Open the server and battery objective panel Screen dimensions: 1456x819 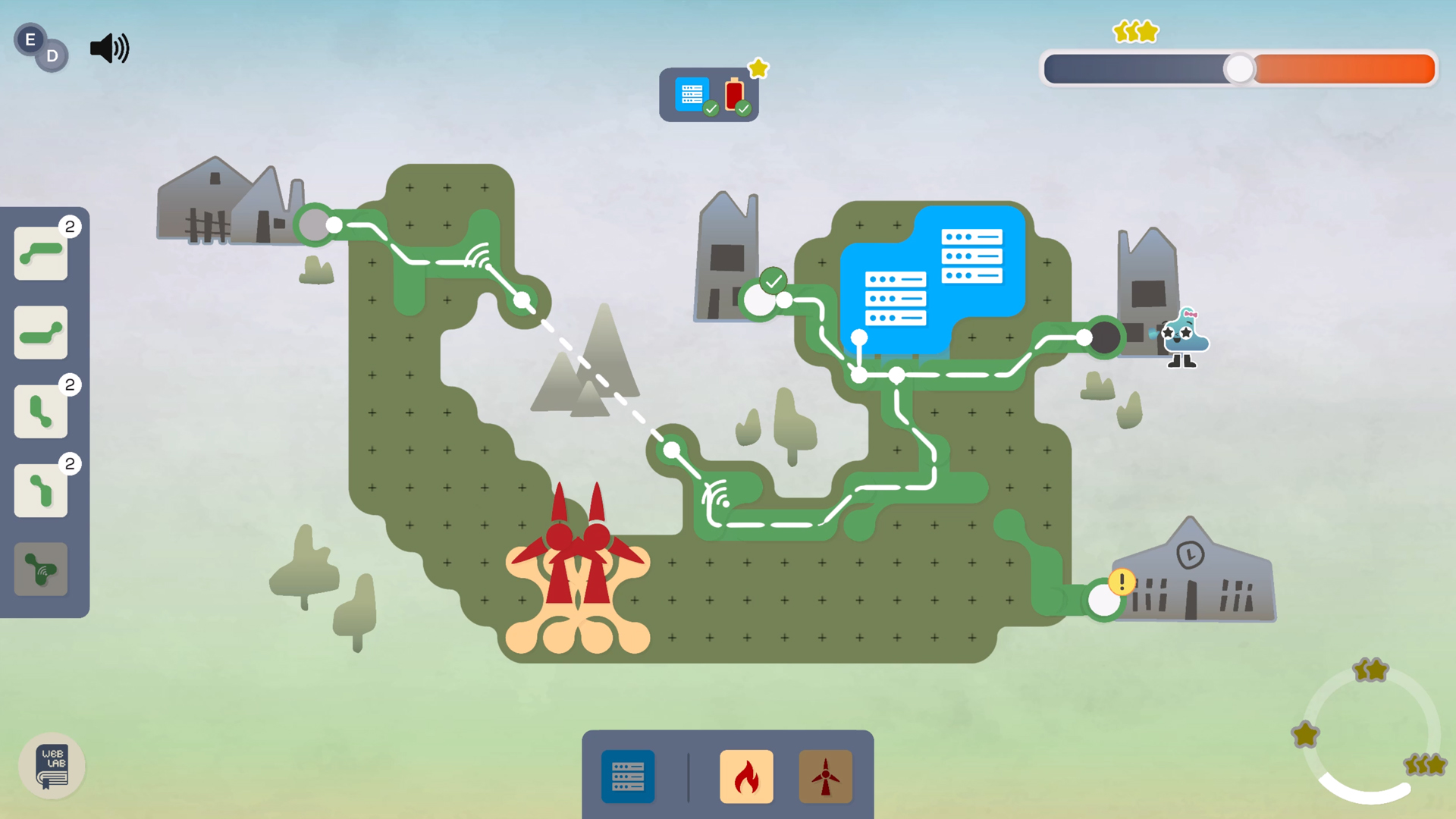[x=708, y=96]
